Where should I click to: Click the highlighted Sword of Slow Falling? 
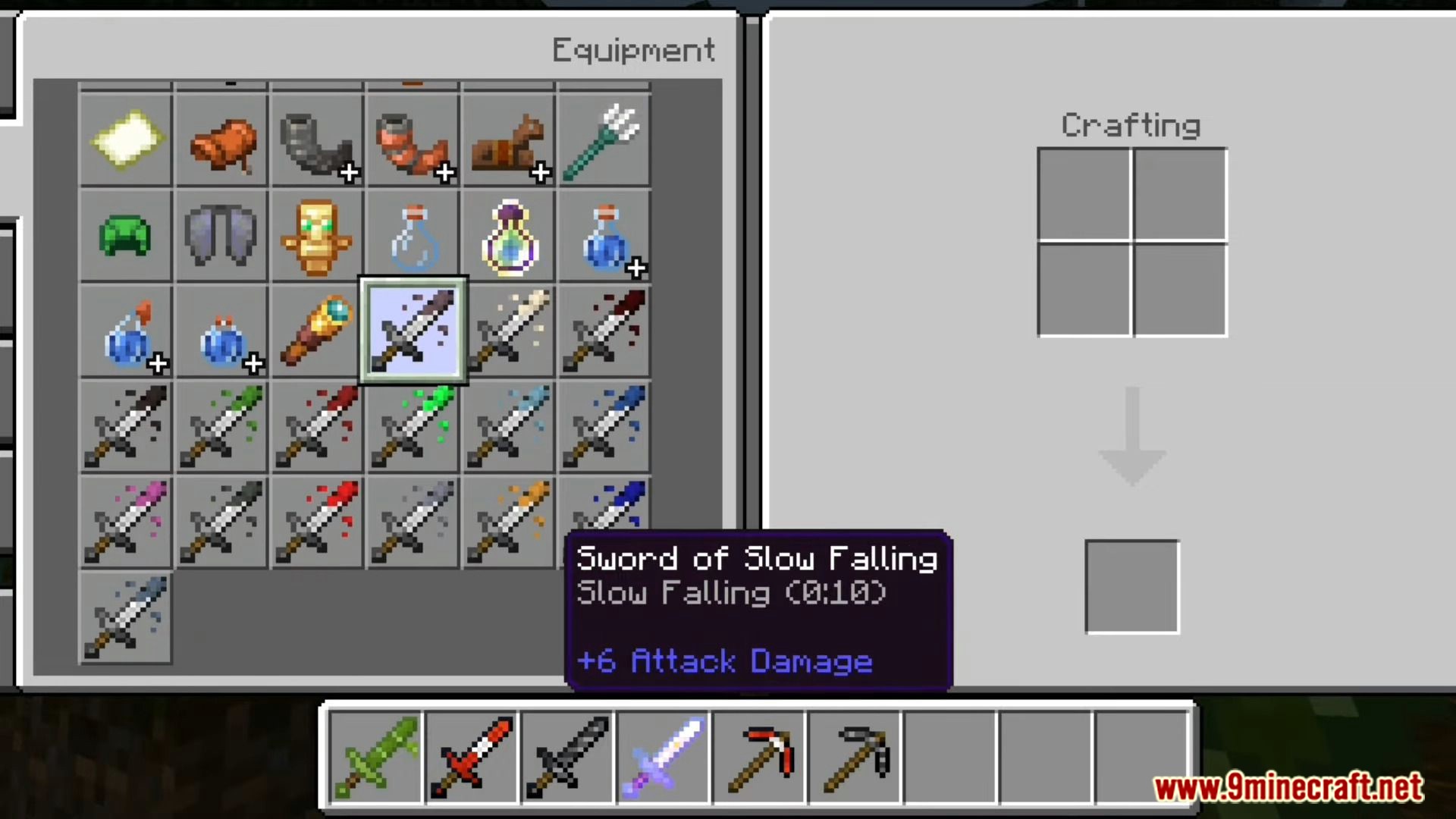(413, 331)
